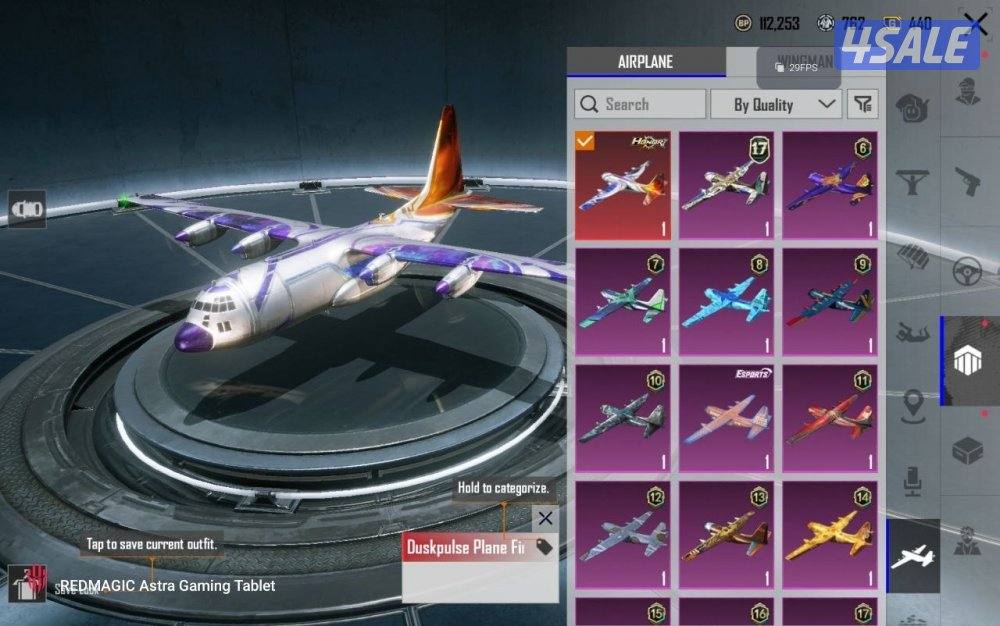
Task: Open the pistol weapon skins category
Action: [x=966, y=182]
